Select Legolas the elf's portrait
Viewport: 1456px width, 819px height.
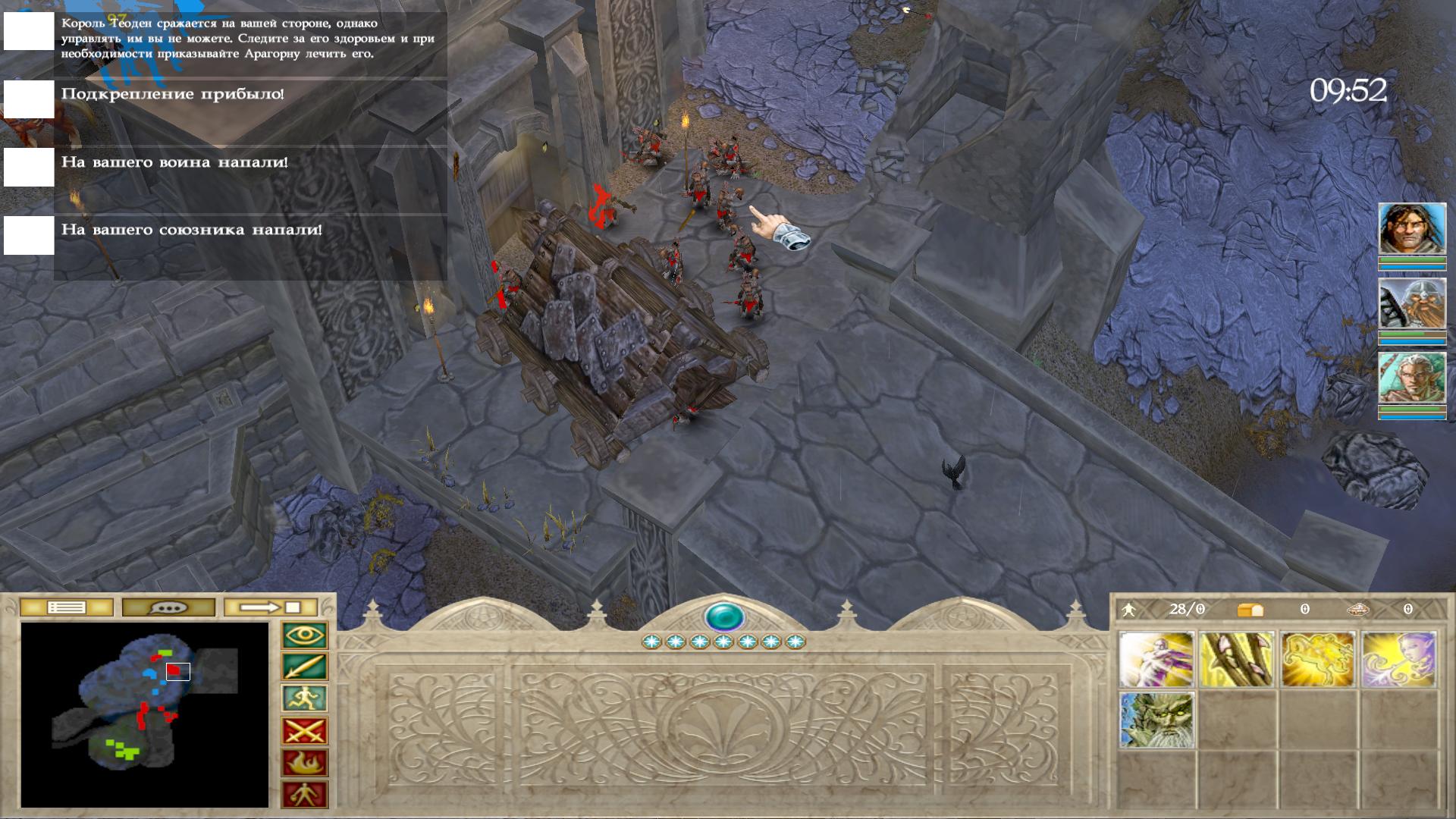click(x=1412, y=378)
